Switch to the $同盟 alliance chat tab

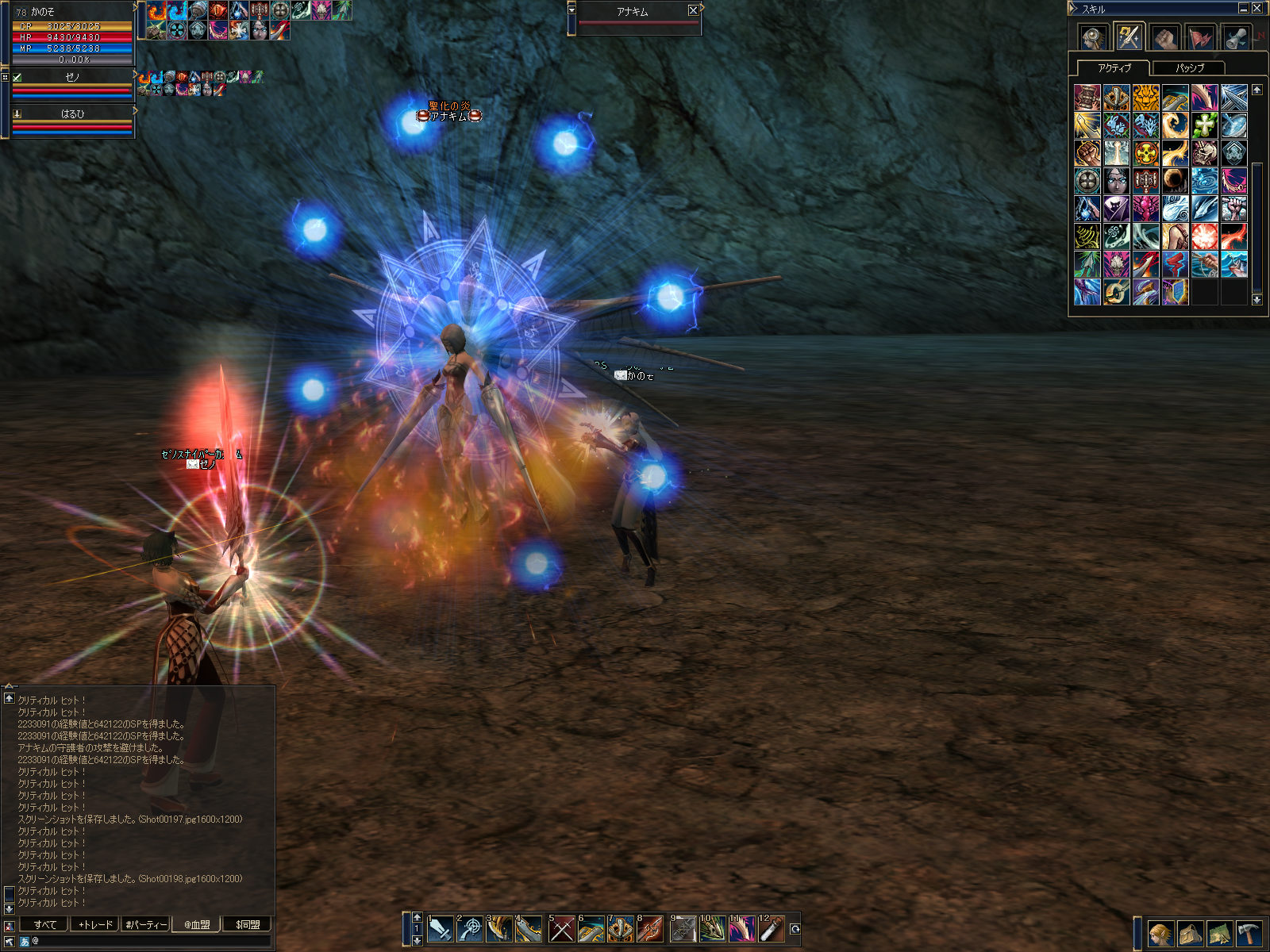(x=247, y=924)
